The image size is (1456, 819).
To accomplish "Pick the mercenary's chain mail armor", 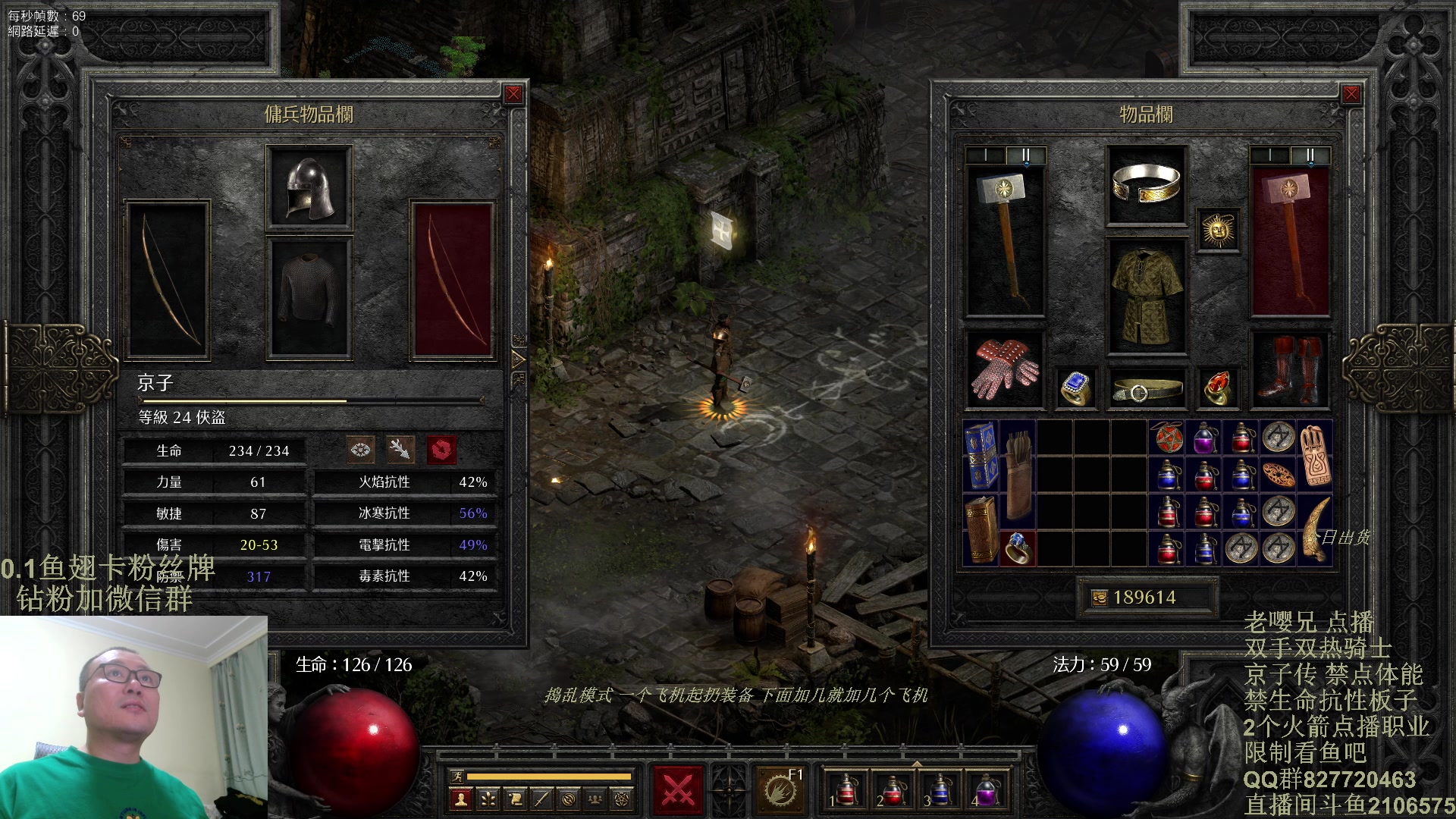I will (309, 297).
